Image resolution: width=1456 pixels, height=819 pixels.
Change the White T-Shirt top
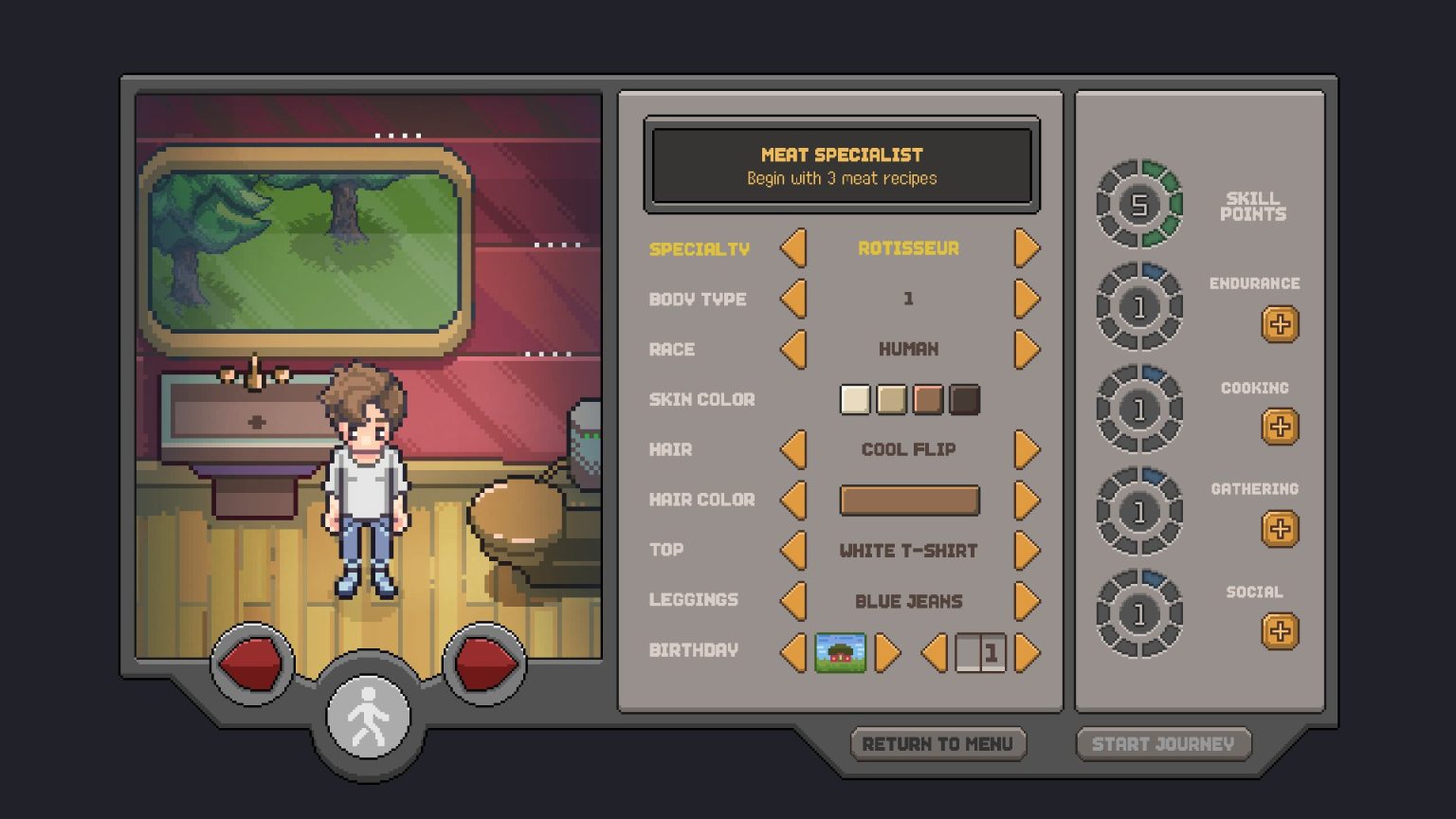(x=1027, y=550)
